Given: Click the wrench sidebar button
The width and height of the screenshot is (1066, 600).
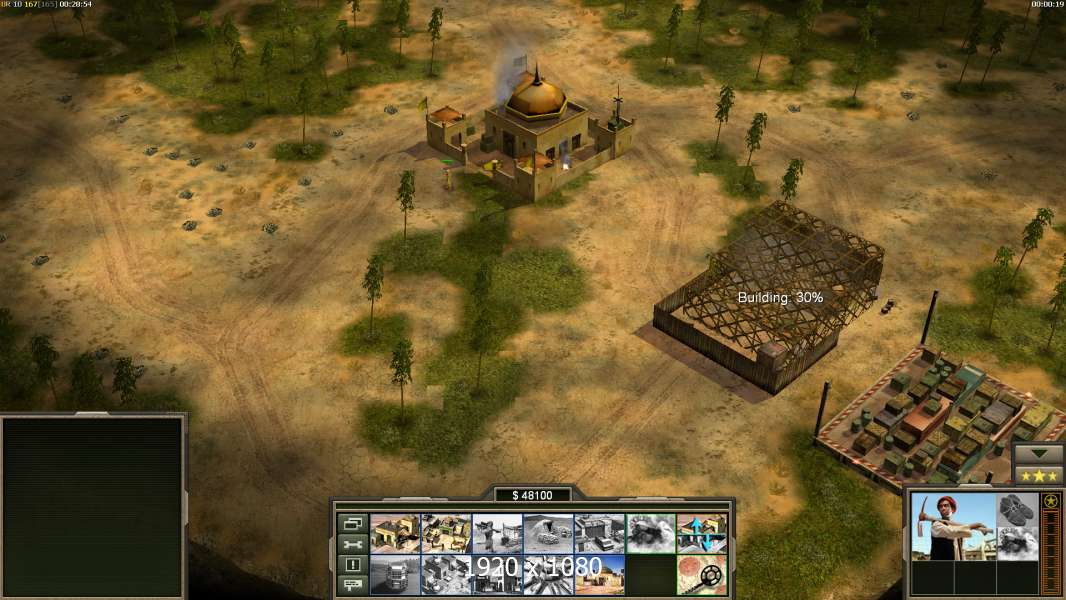Looking at the screenshot, I should tap(352, 544).
